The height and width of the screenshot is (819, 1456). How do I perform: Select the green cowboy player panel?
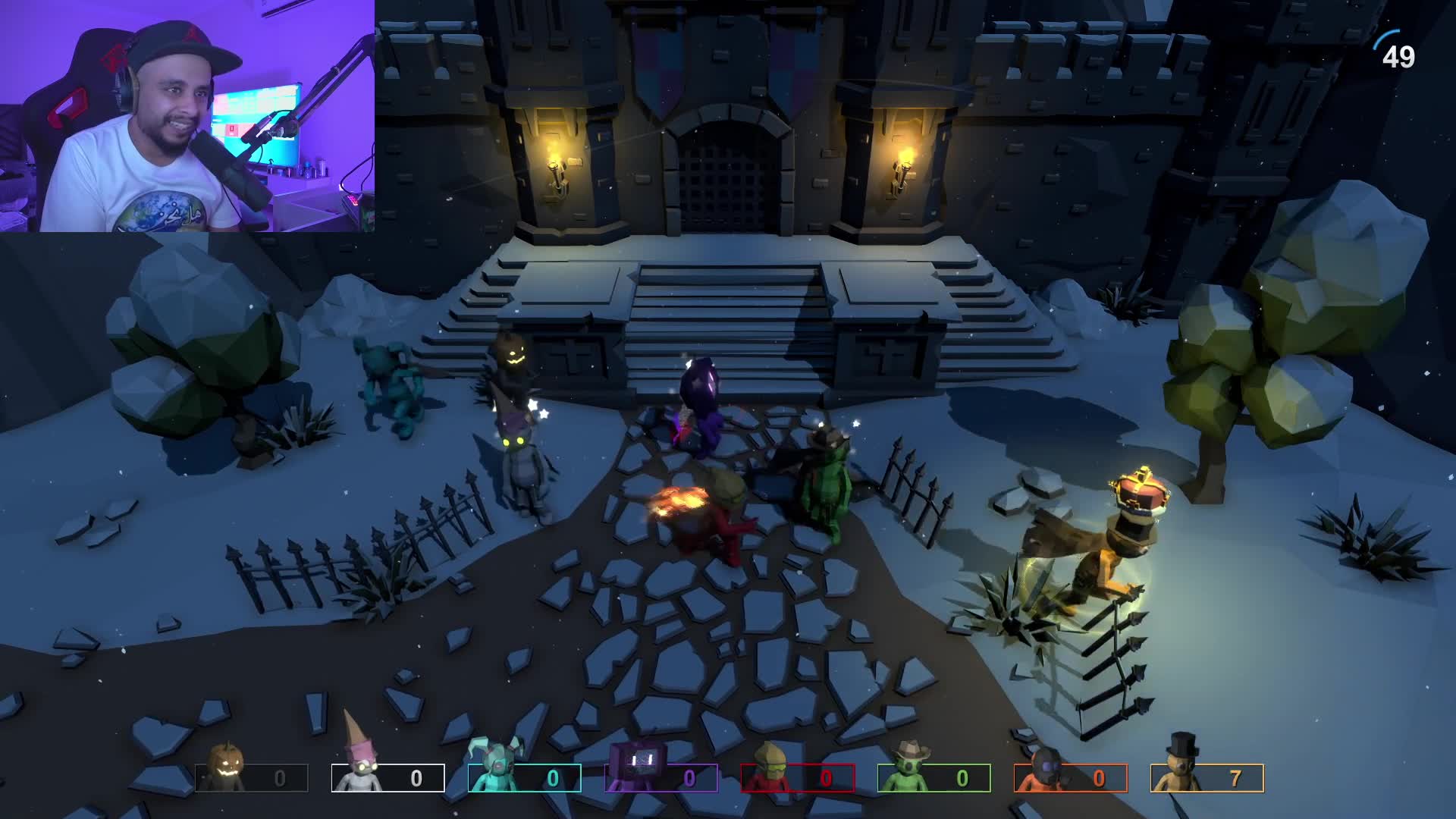[934, 777]
